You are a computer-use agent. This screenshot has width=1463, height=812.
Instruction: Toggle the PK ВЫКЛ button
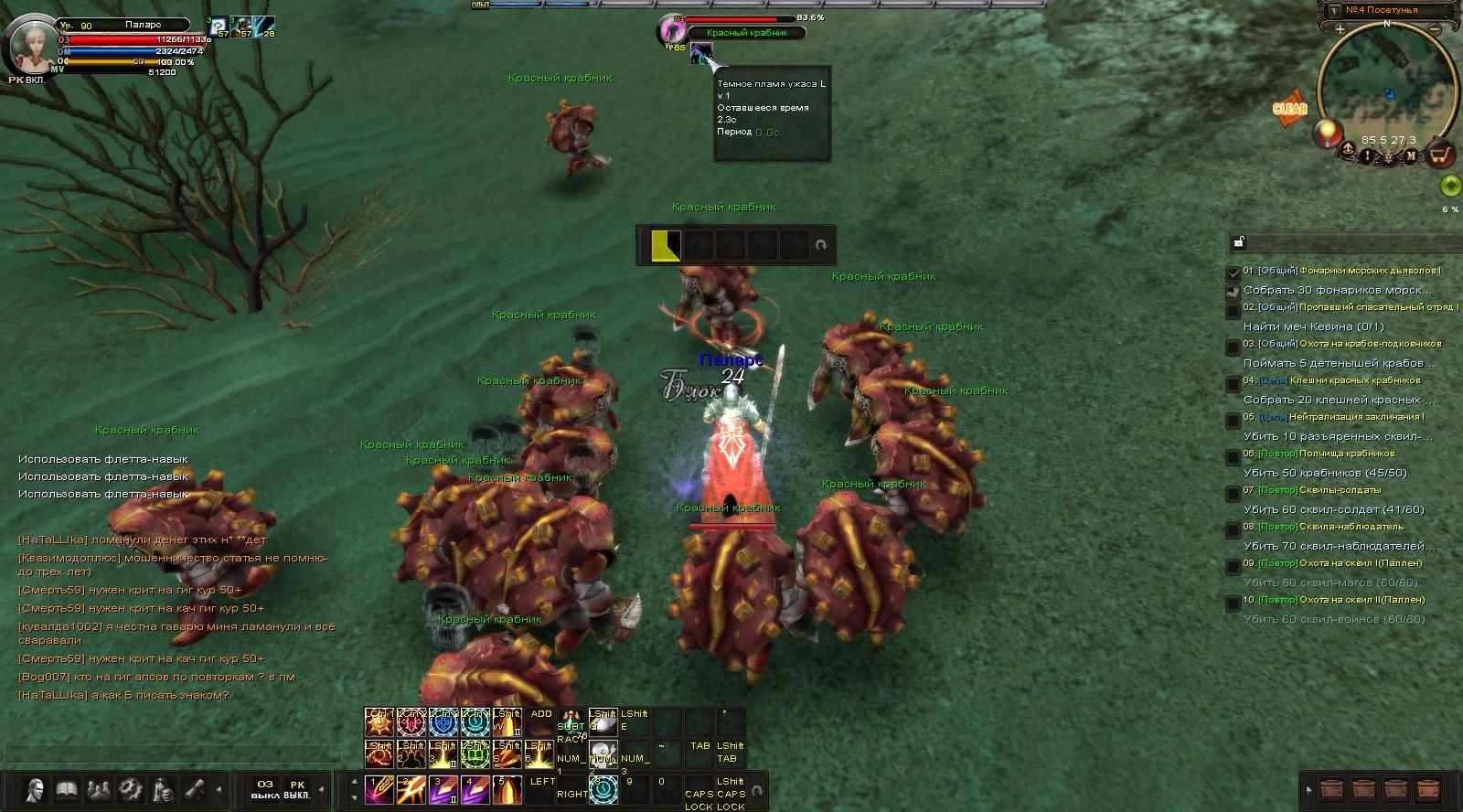[297, 789]
